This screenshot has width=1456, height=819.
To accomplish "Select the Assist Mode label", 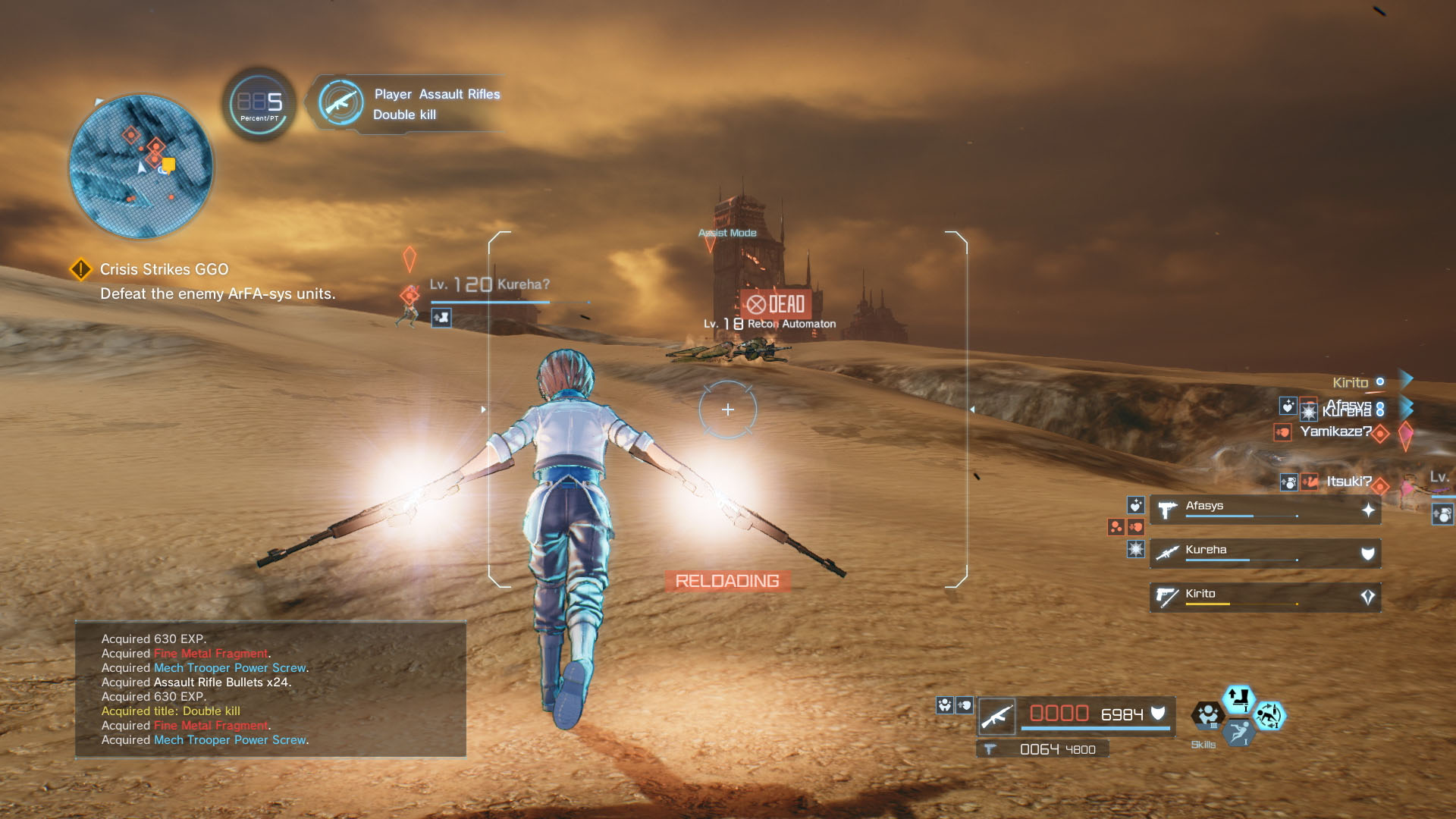I will pos(726,233).
